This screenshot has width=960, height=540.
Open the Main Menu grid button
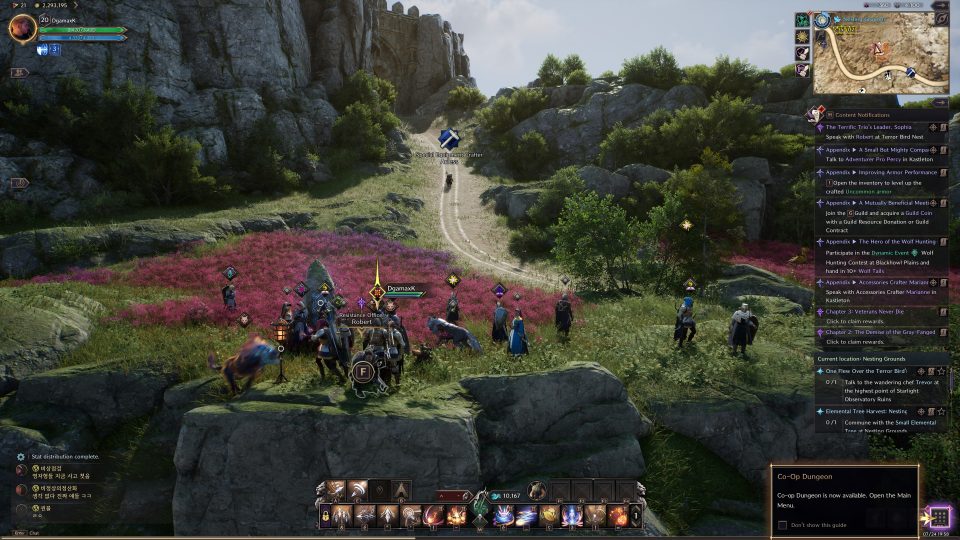[x=938, y=517]
